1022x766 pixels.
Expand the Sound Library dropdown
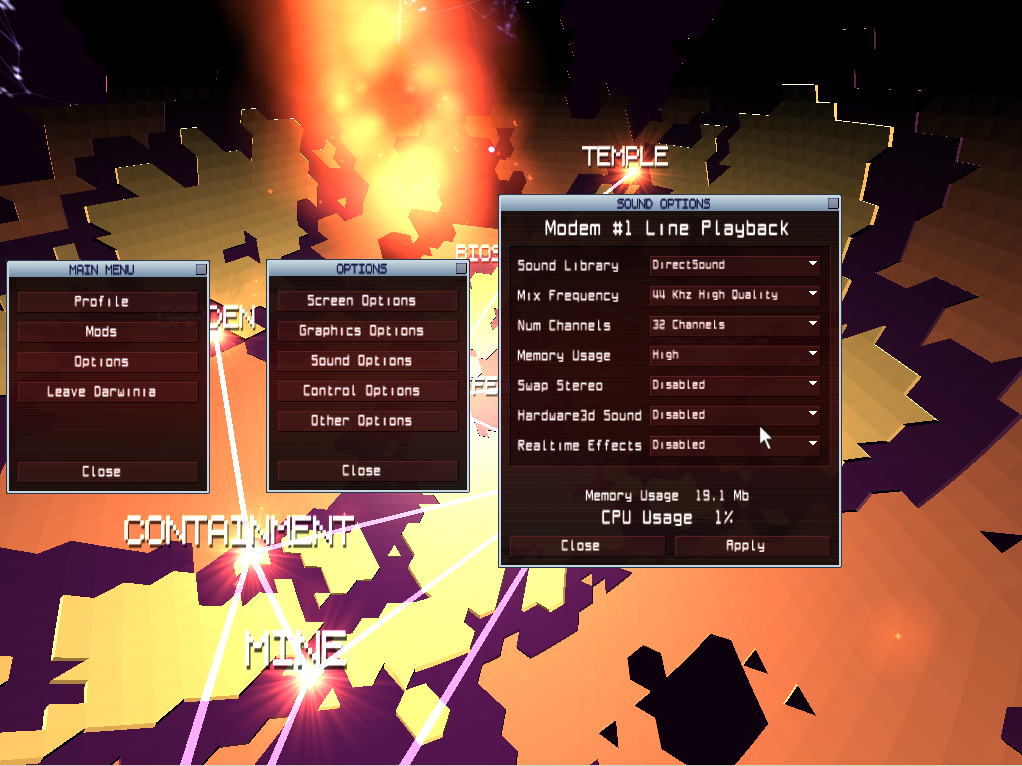point(735,265)
